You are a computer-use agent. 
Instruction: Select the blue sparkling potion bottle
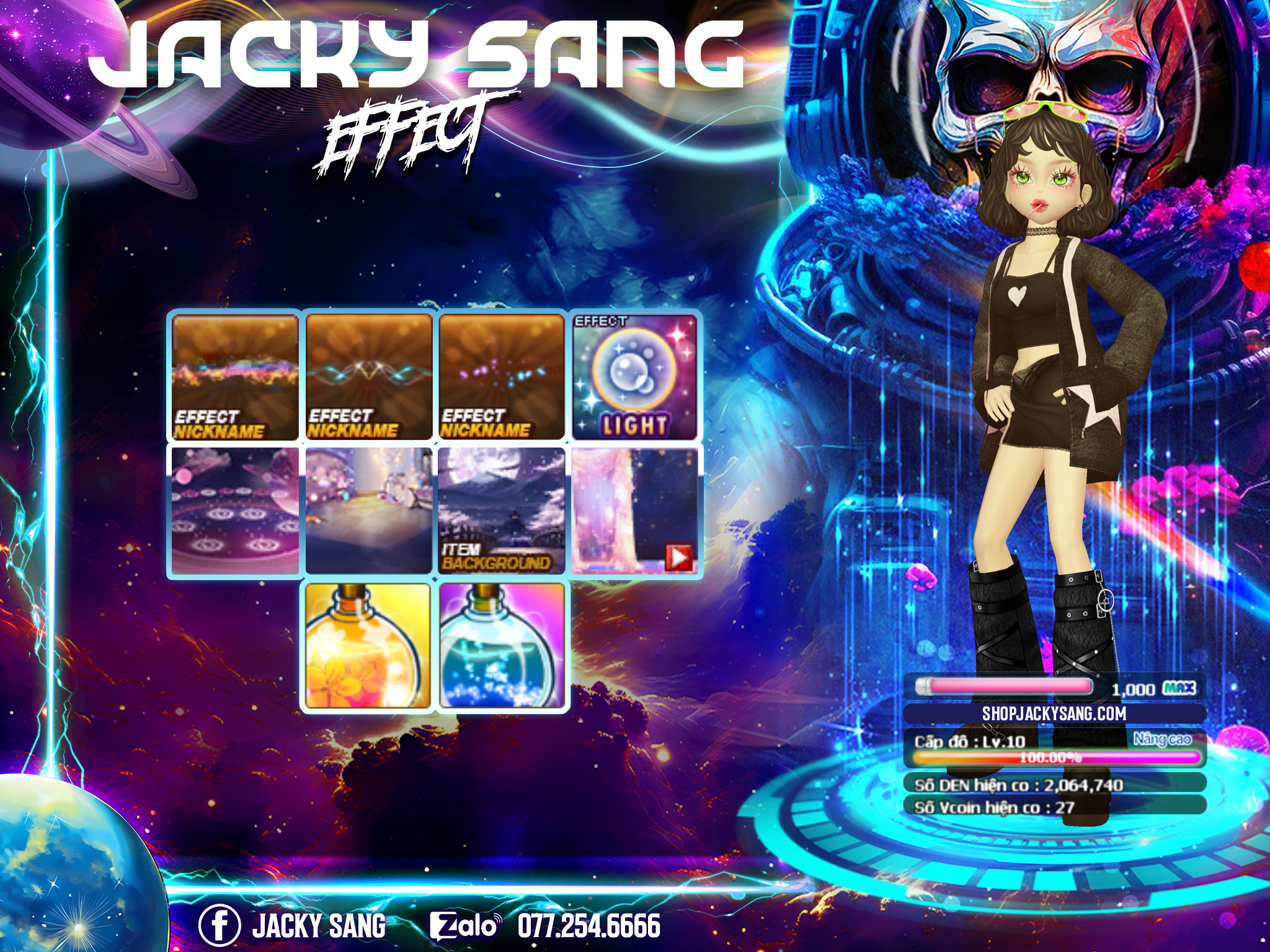[x=502, y=645]
